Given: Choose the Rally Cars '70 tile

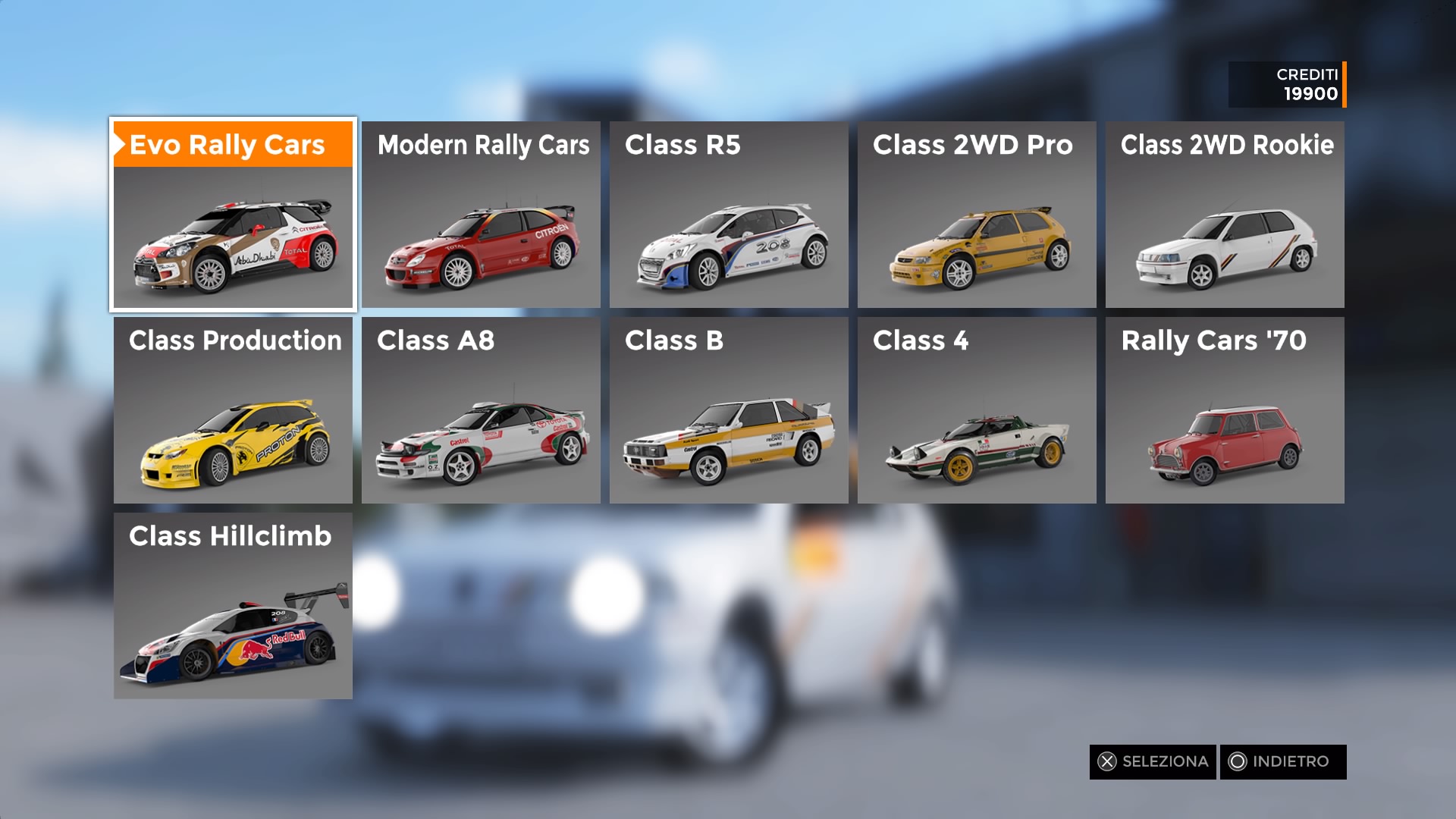Looking at the screenshot, I should 1225,410.
